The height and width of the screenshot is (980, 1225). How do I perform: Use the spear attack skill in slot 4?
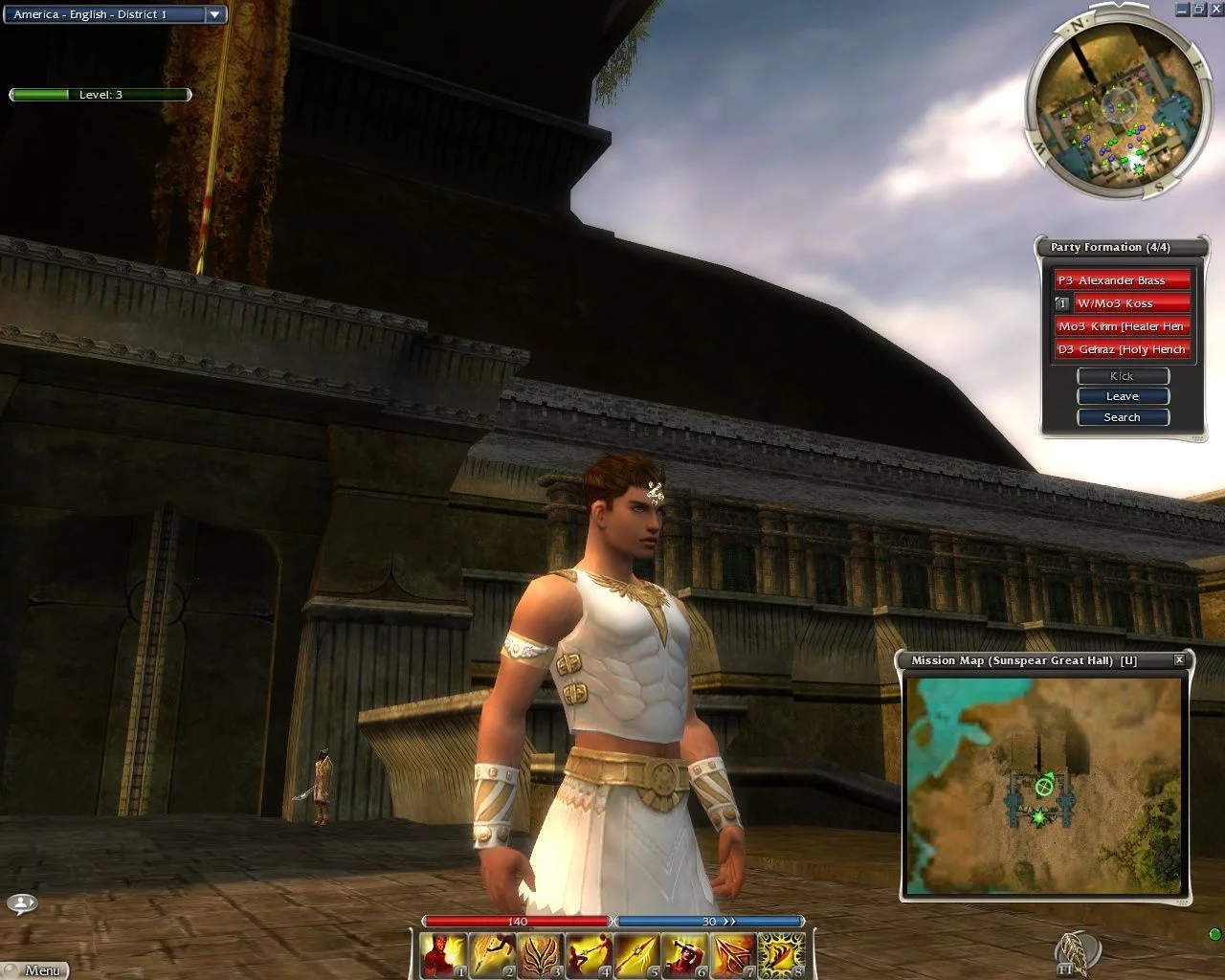(x=589, y=955)
